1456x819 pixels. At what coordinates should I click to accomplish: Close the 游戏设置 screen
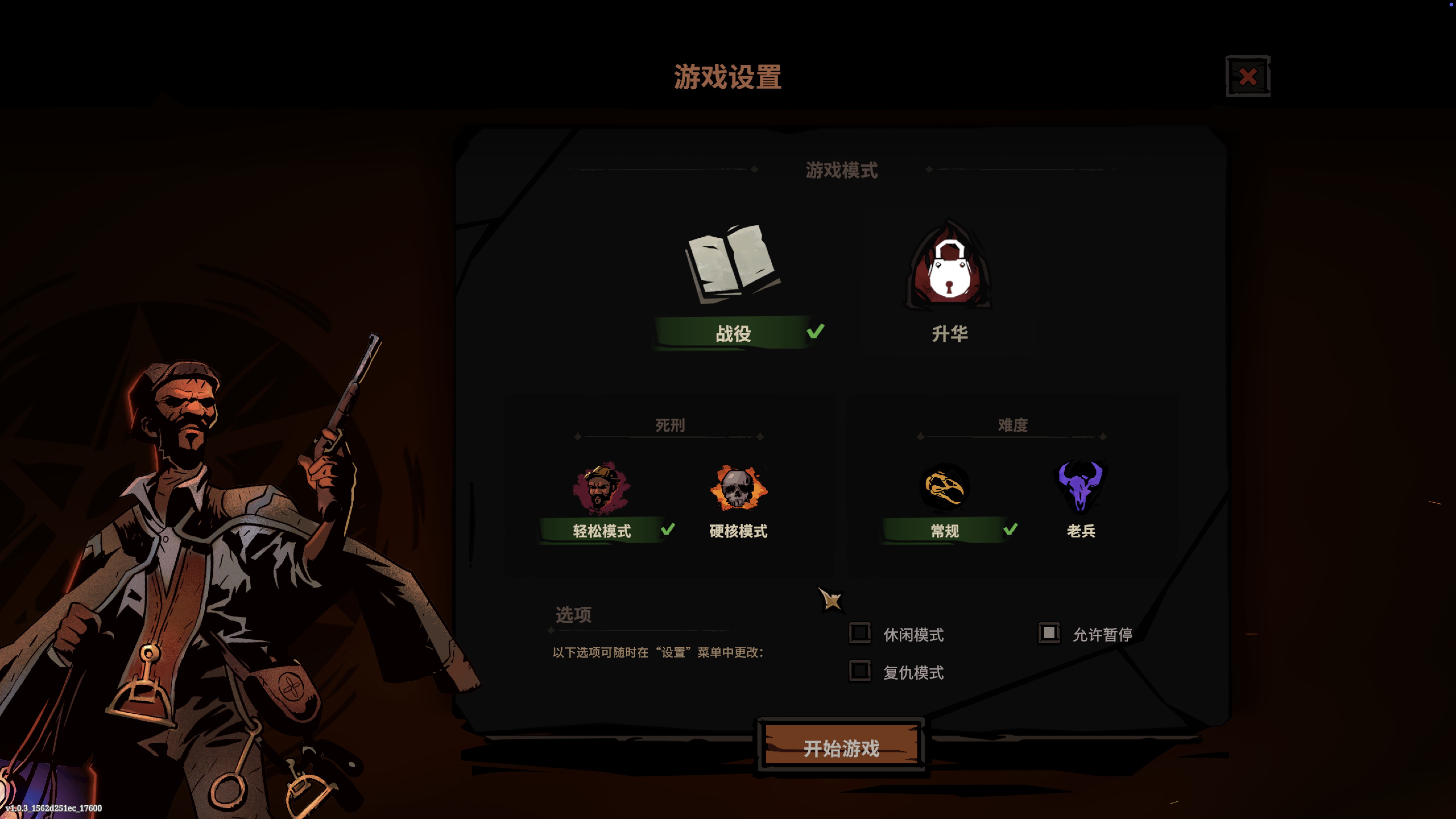tap(1247, 76)
